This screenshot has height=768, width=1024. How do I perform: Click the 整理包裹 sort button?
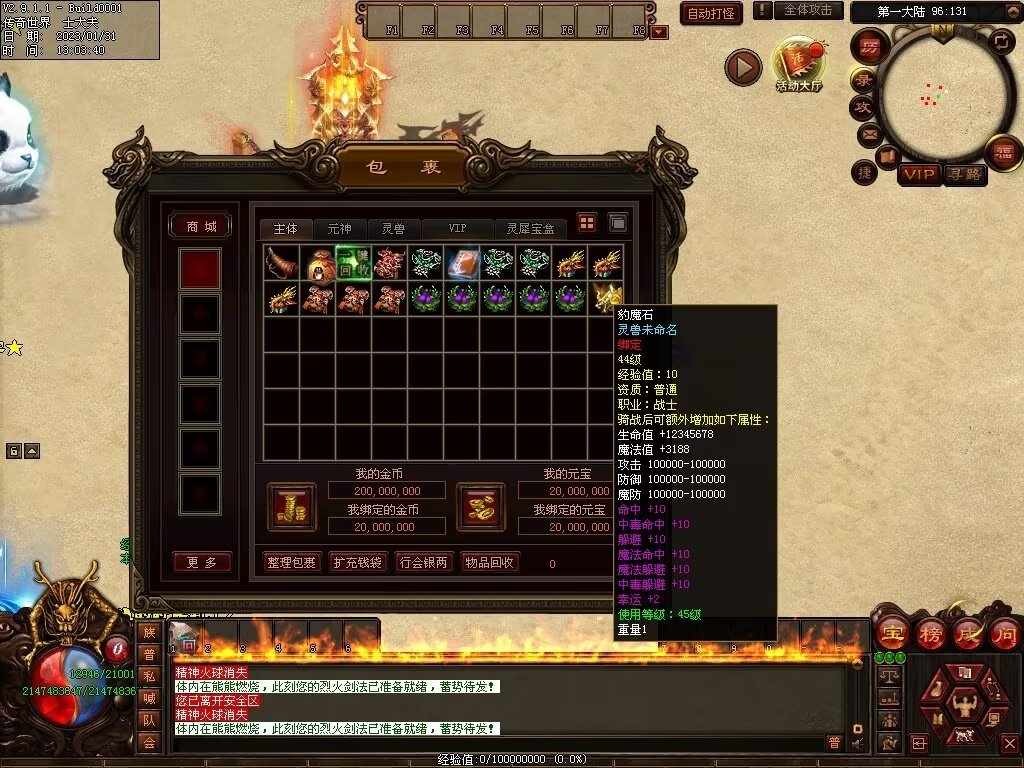[291, 562]
